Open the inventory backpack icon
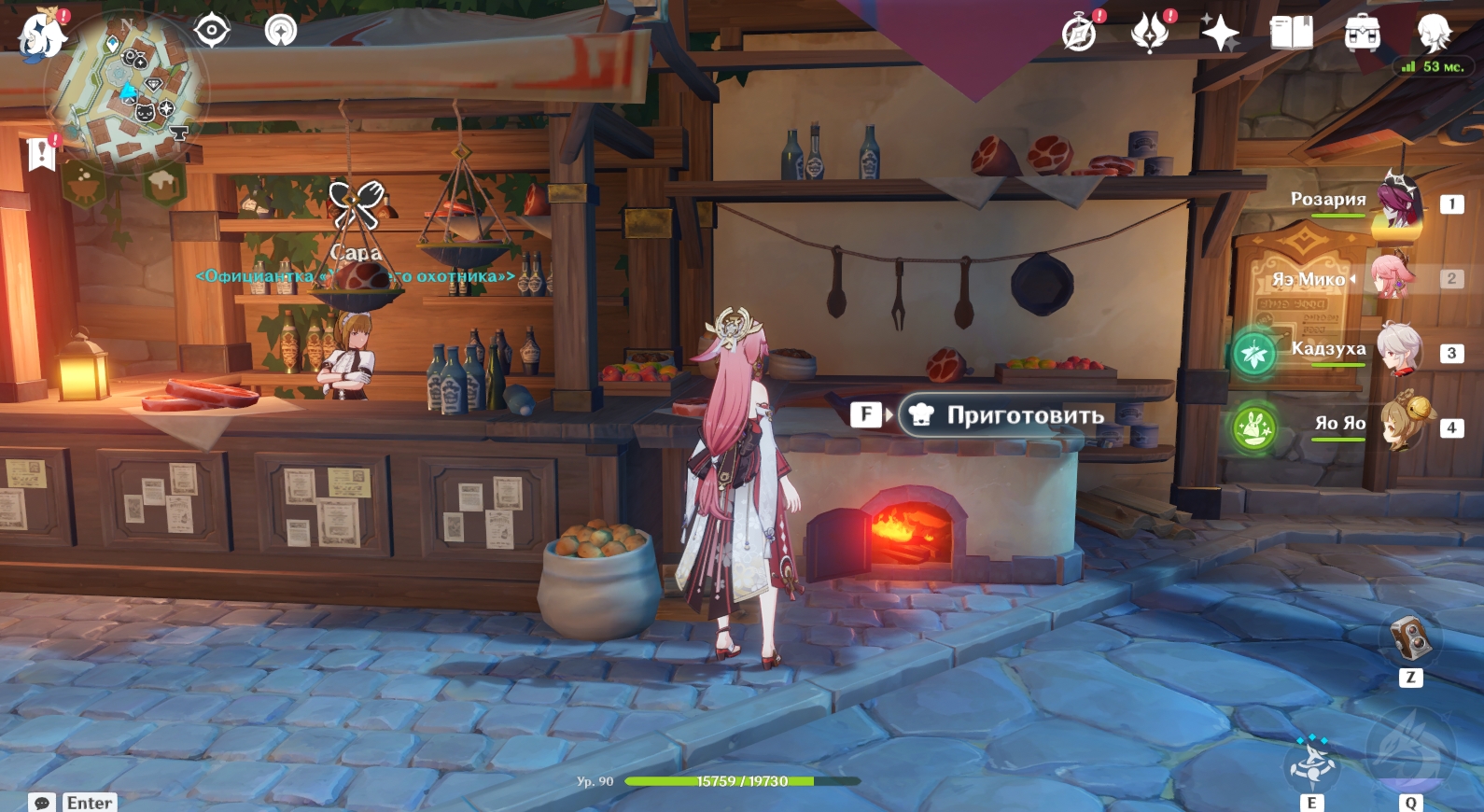 1362,34
